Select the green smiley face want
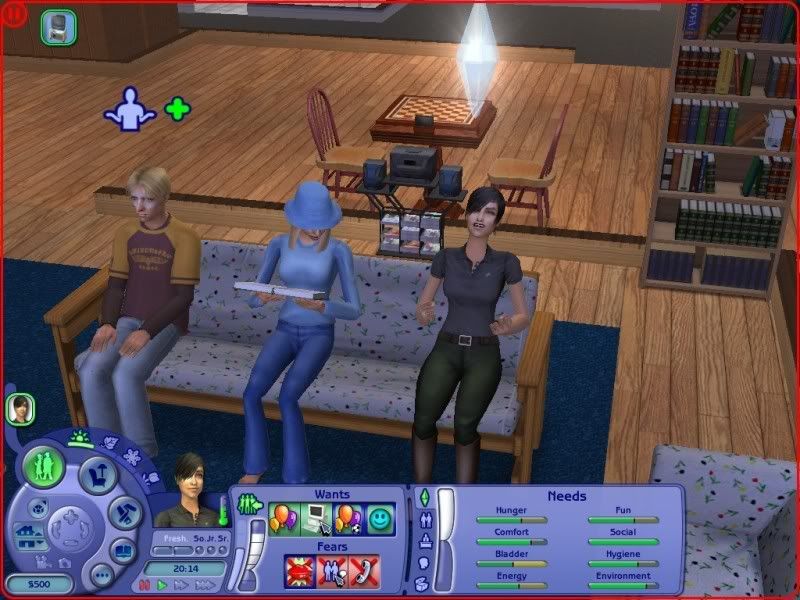Screen dimensions: 800x600 [379, 520]
